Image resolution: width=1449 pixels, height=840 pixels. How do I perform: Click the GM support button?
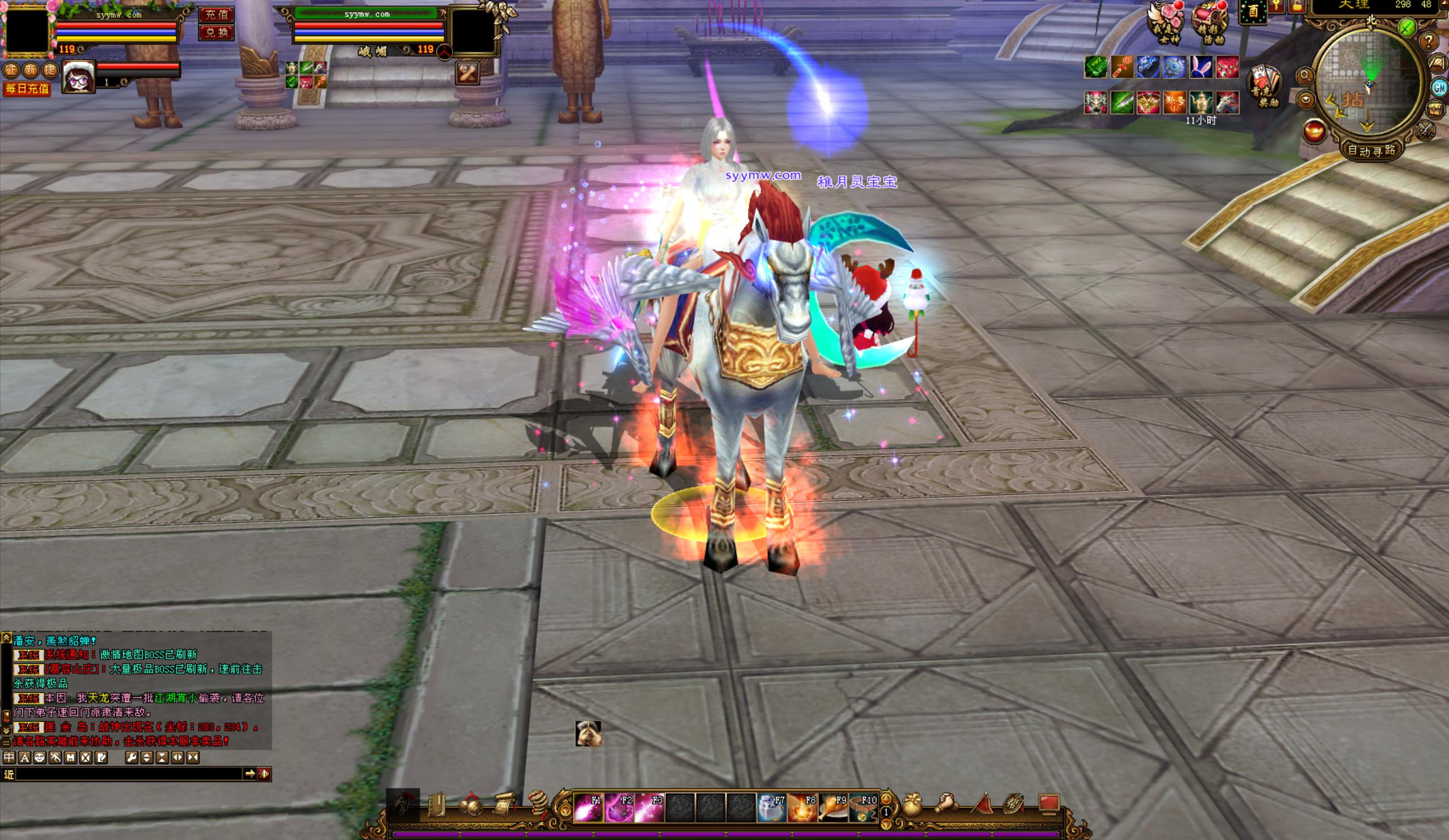(x=1439, y=87)
